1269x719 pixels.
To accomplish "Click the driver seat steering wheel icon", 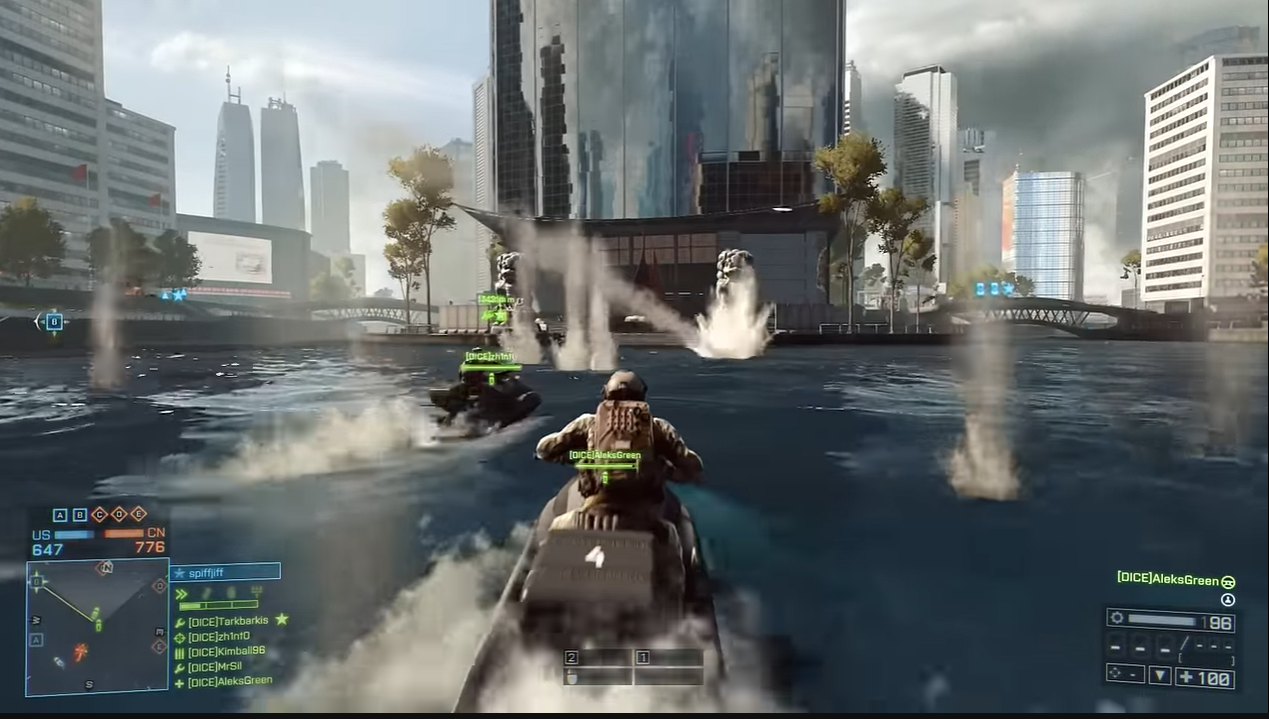I will pos(1228,581).
